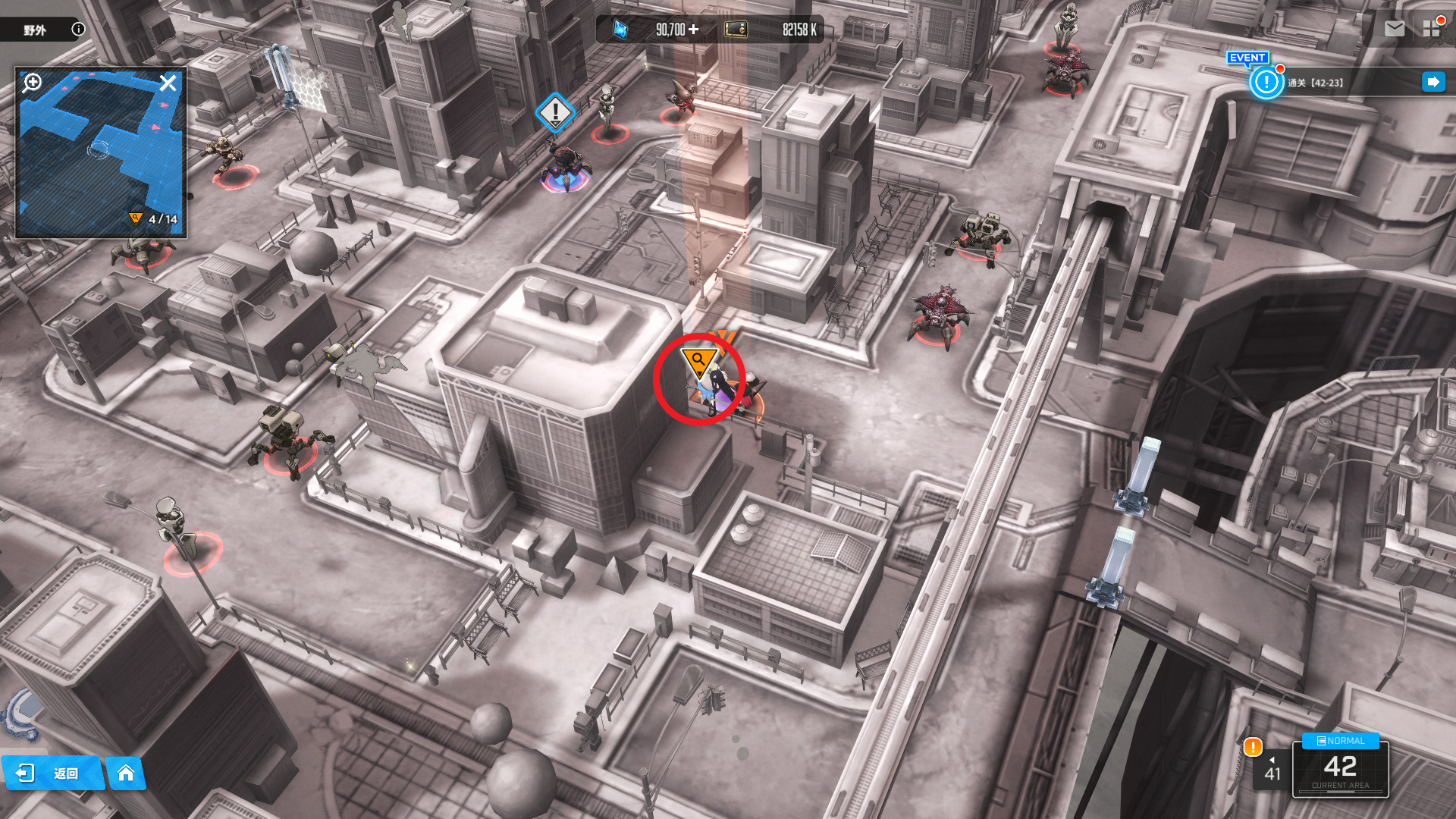
Task: Click the orange exclamation alert icon
Action: [x=1253, y=747]
